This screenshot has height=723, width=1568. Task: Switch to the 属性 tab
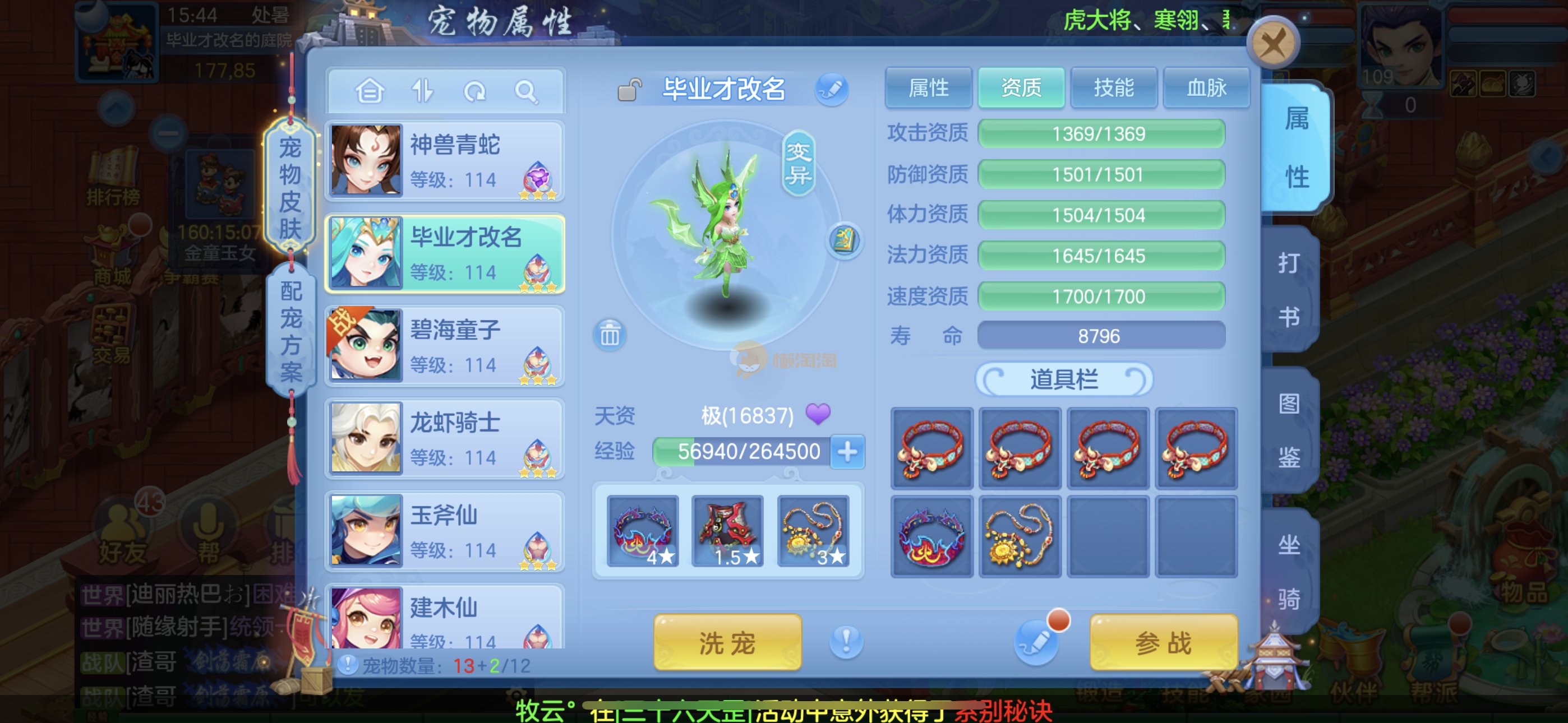tap(928, 88)
